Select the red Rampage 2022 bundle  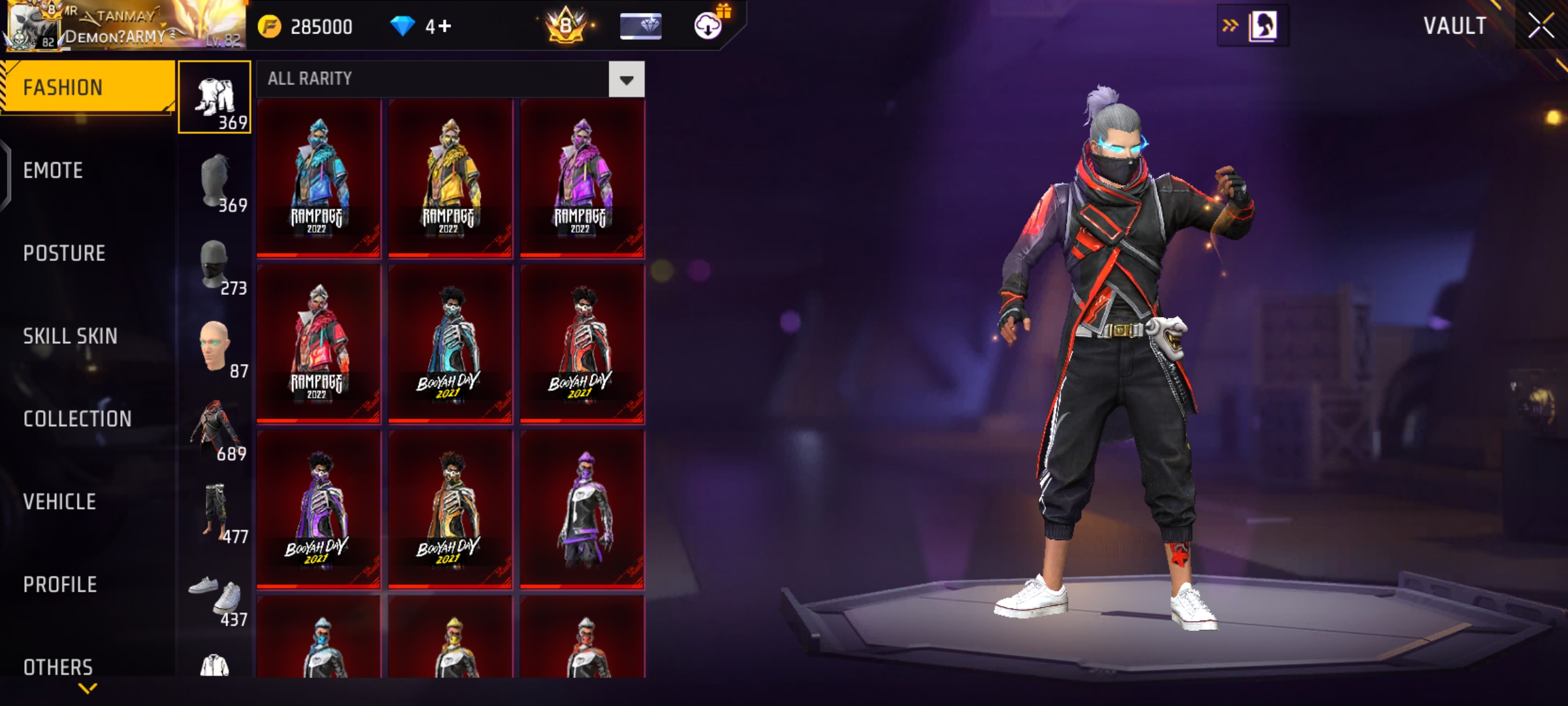[x=318, y=343]
